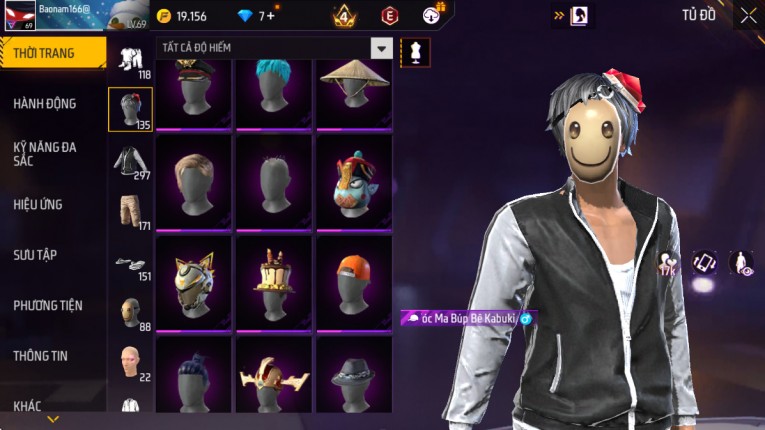765x430 pixels.
Task: Select the blue spiky hair item
Action: pyautogui.click(x=274, y=88)
